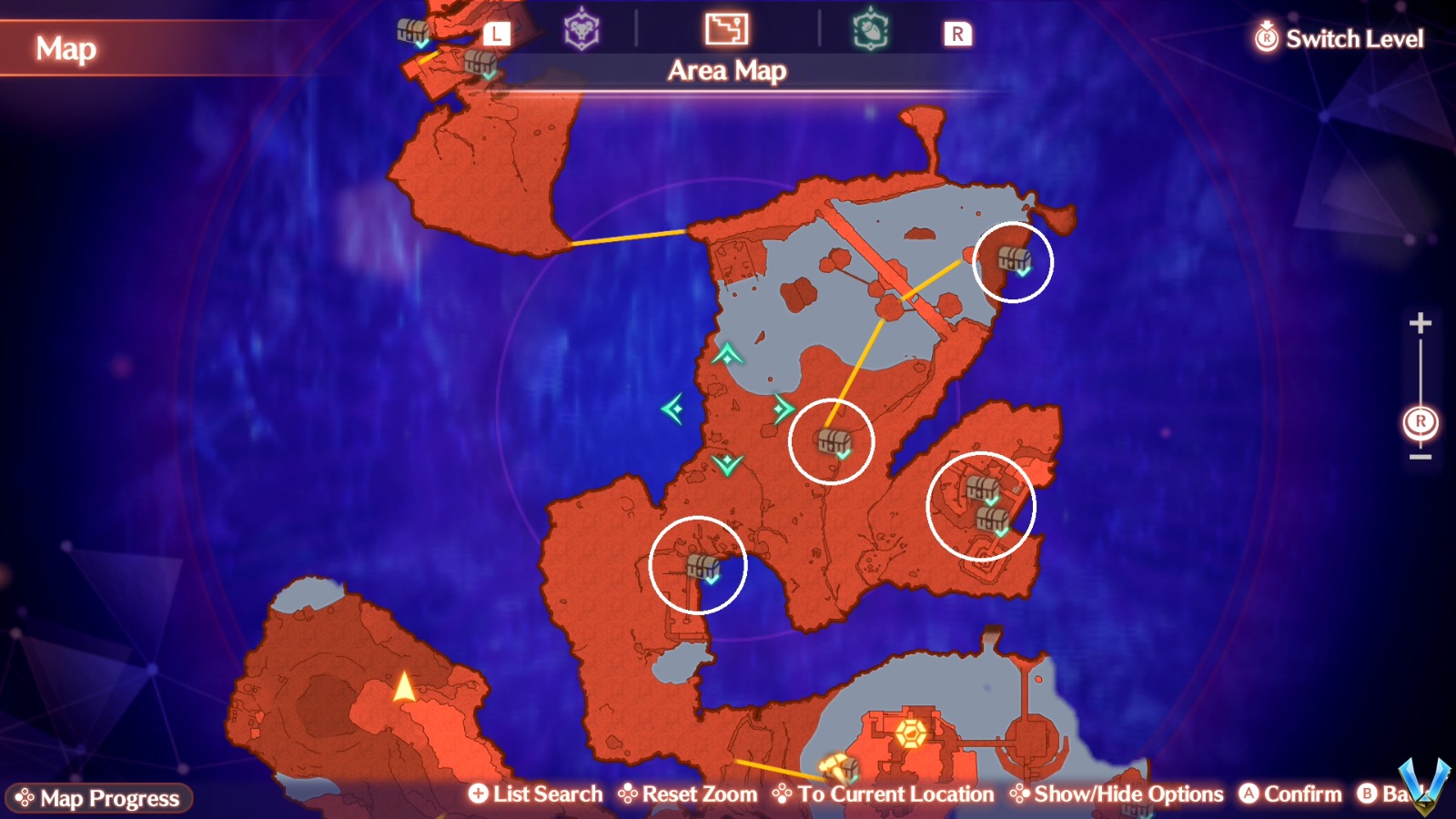
Task: Click the minus on the zoom slider
Action: 1418,456
